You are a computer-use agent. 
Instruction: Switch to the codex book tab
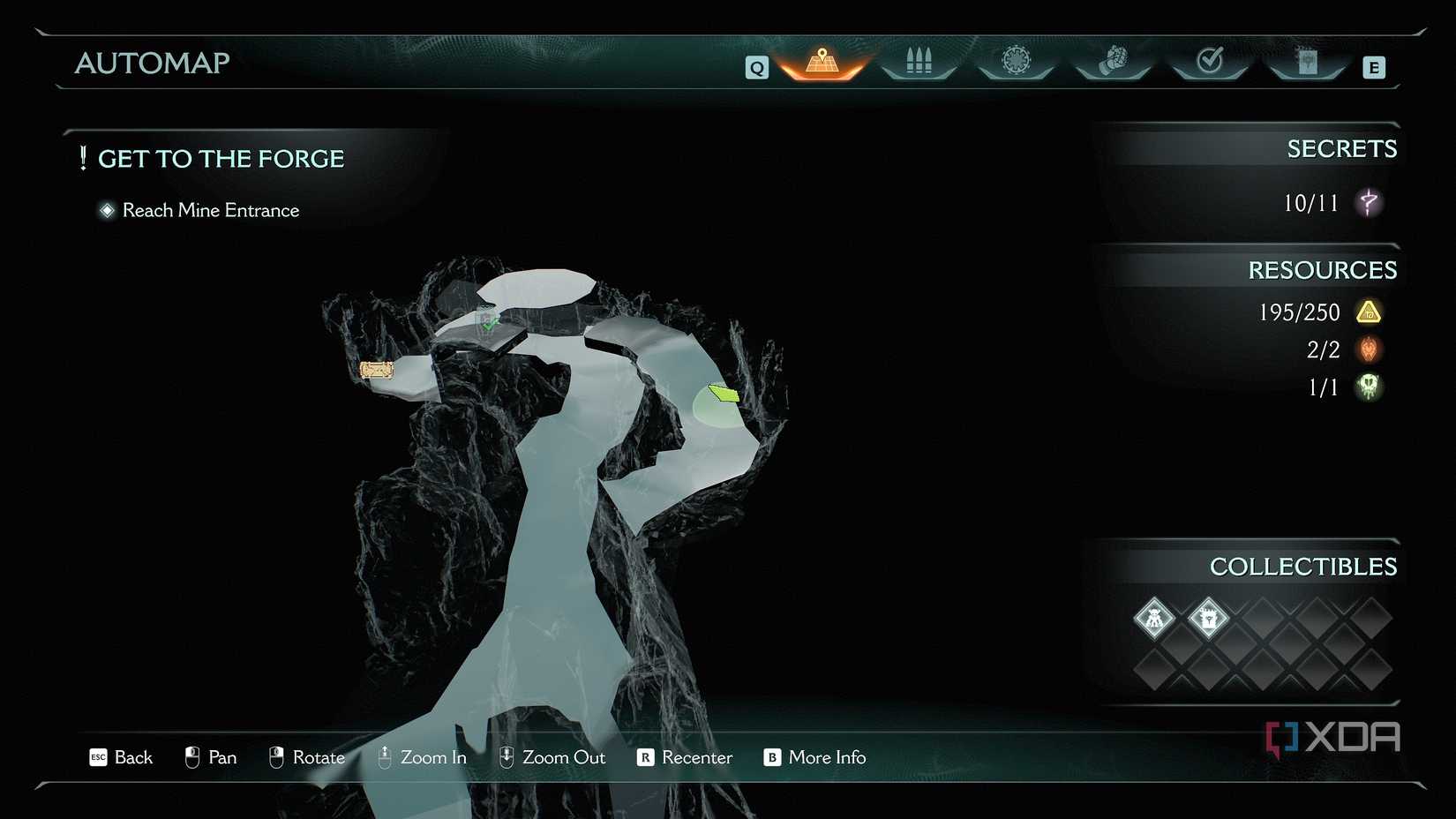[1307, 61]
